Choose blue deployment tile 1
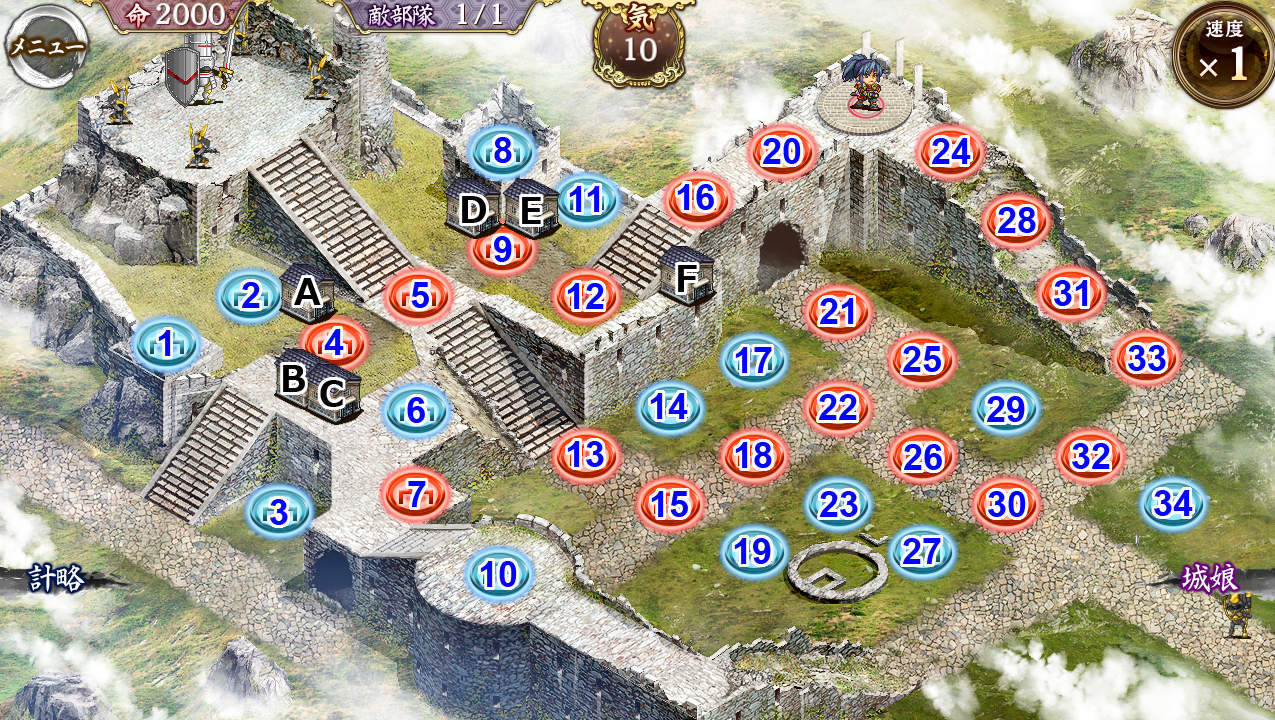The image size is (1275, 720). [166, 344]
